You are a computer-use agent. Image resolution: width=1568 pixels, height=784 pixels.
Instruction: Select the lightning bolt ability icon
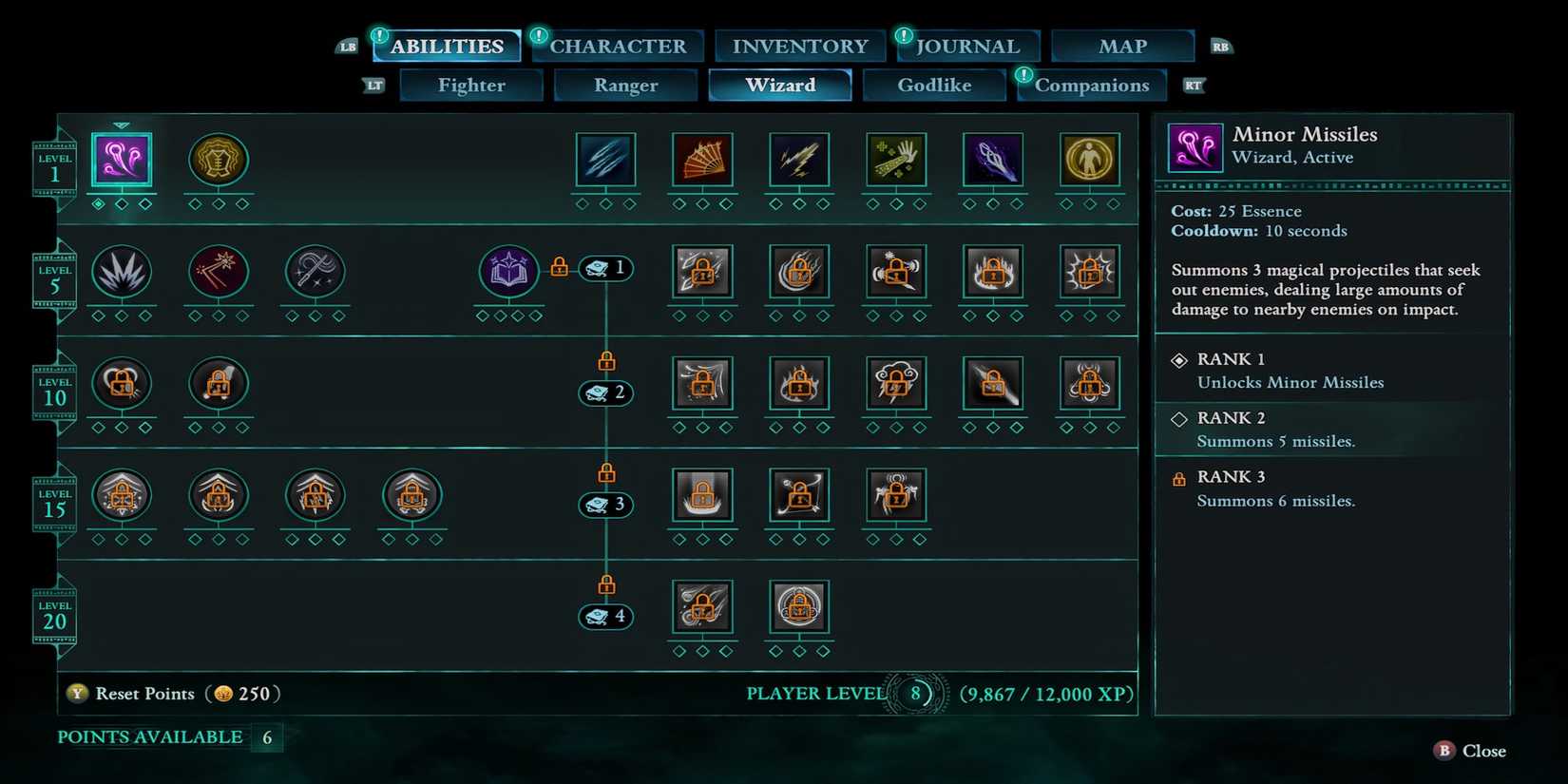(799, 162)
